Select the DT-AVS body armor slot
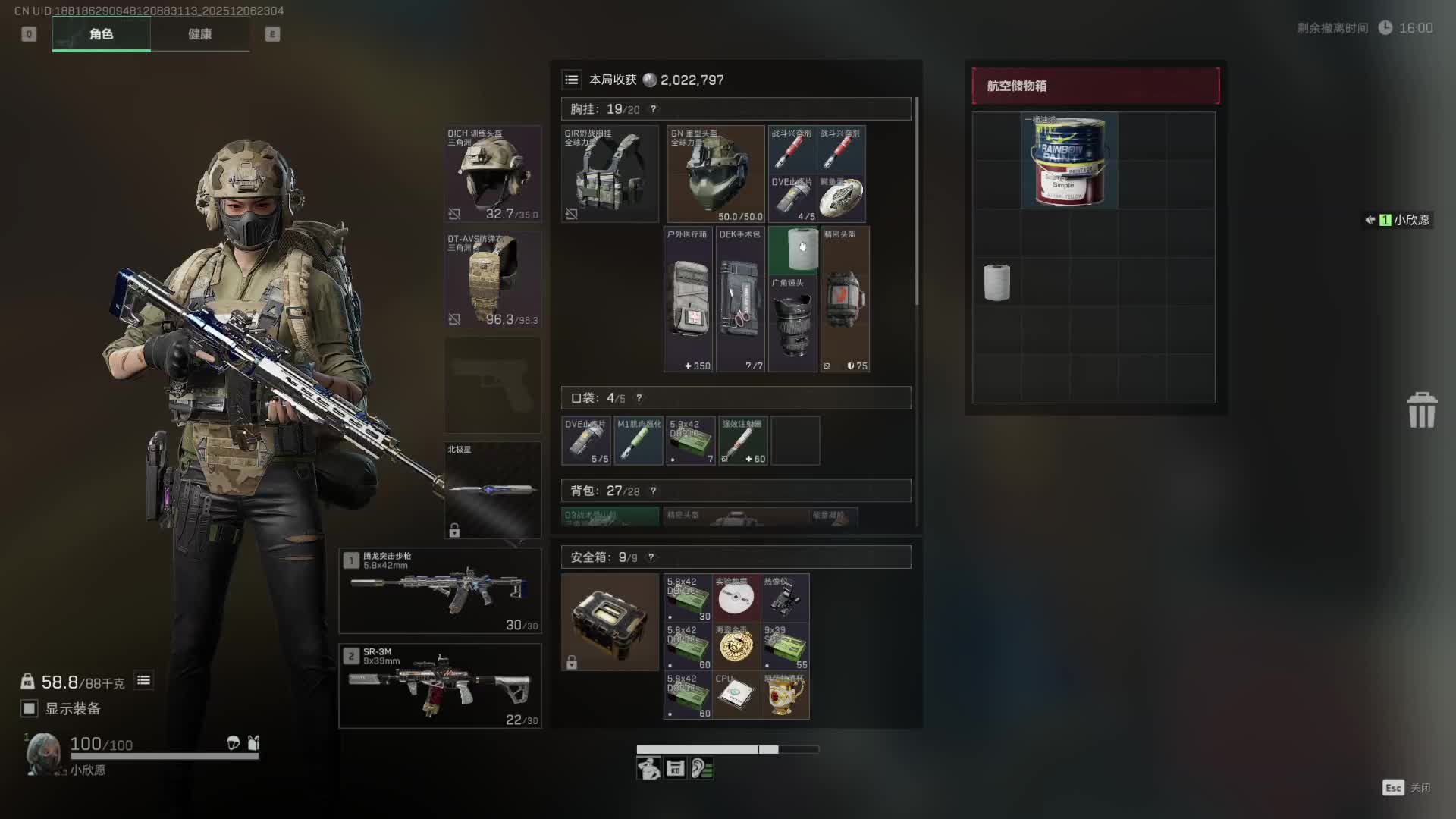This screenshot has width=1456, height=819. [492, 279]
